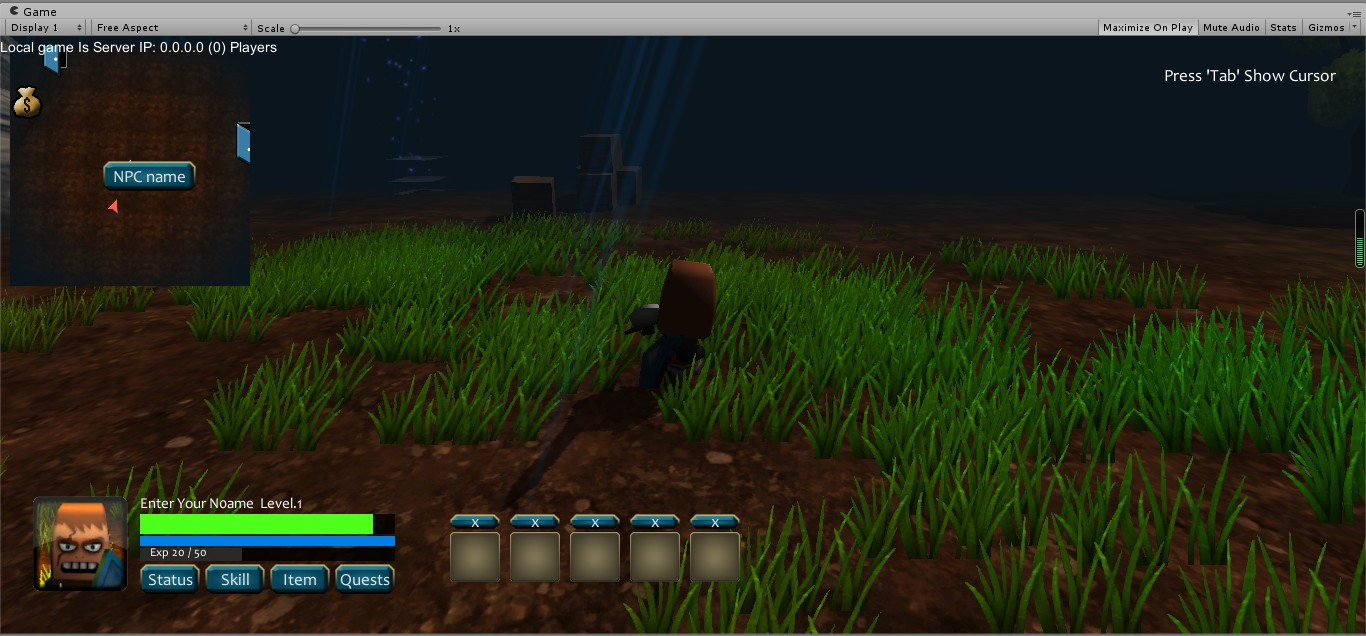Click the player portrait avatar
The height and width of the screenshot is (636, 1366).
pos(81,543)
